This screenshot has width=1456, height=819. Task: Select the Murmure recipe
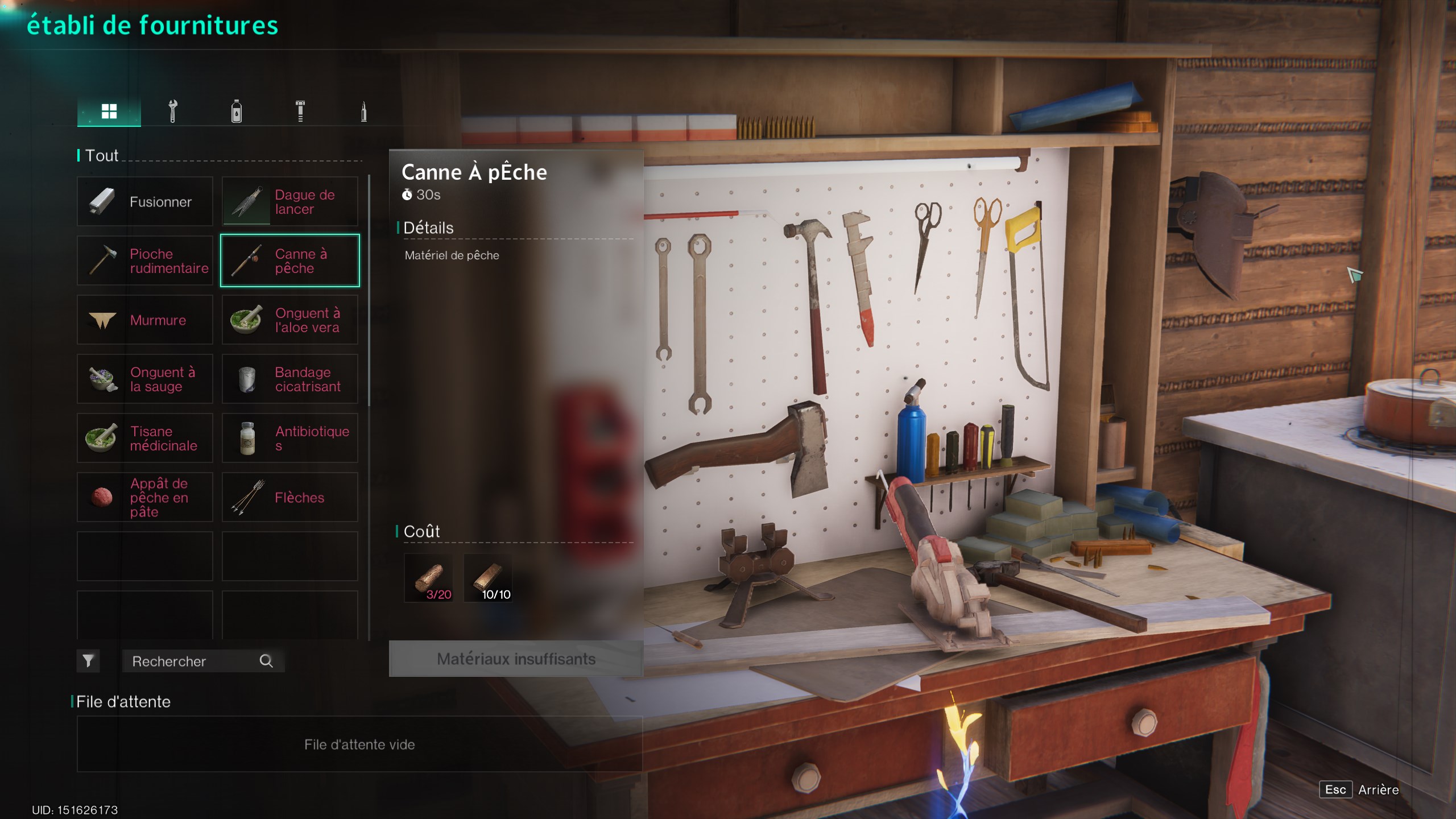pyautogui.click(x=145, y=320)
